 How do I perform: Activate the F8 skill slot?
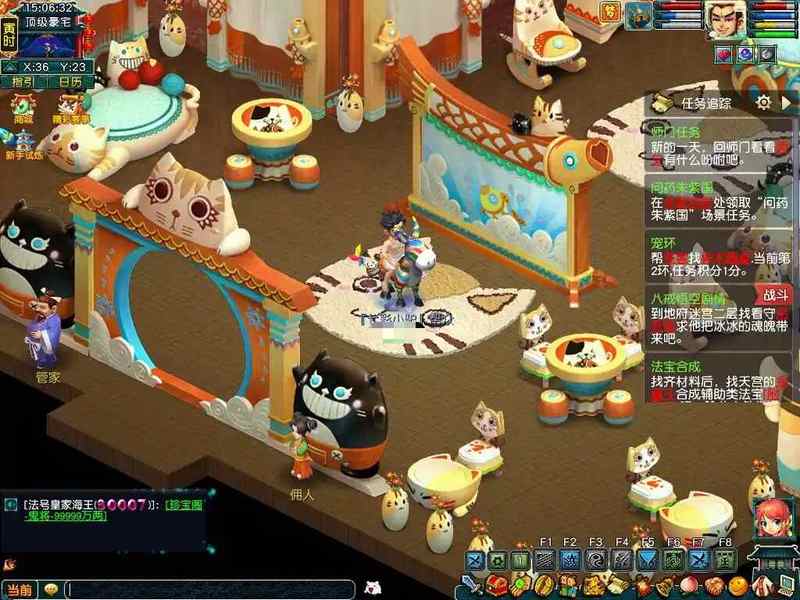[725, 559]
